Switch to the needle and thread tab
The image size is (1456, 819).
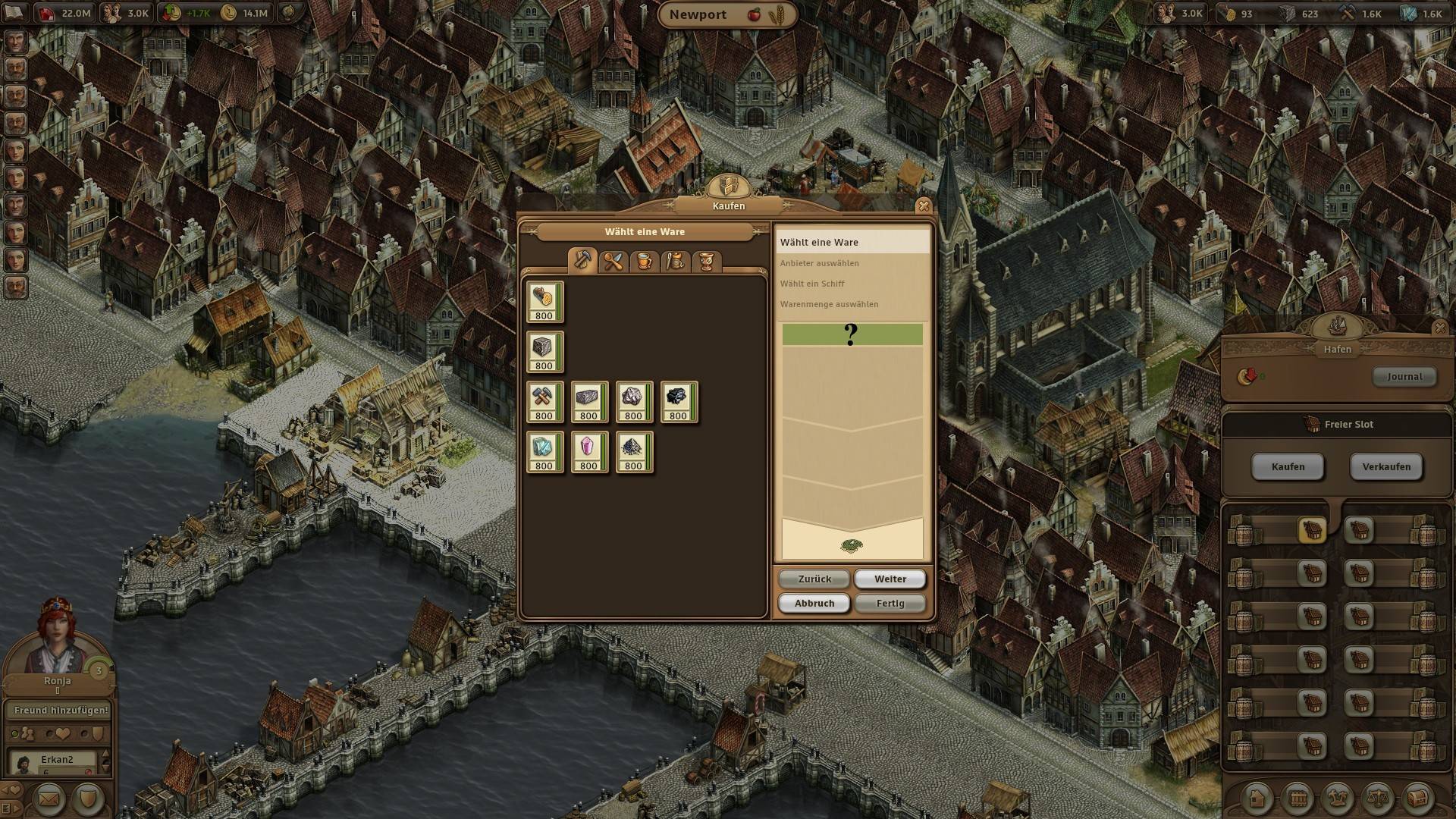click(x=676, y=262)
